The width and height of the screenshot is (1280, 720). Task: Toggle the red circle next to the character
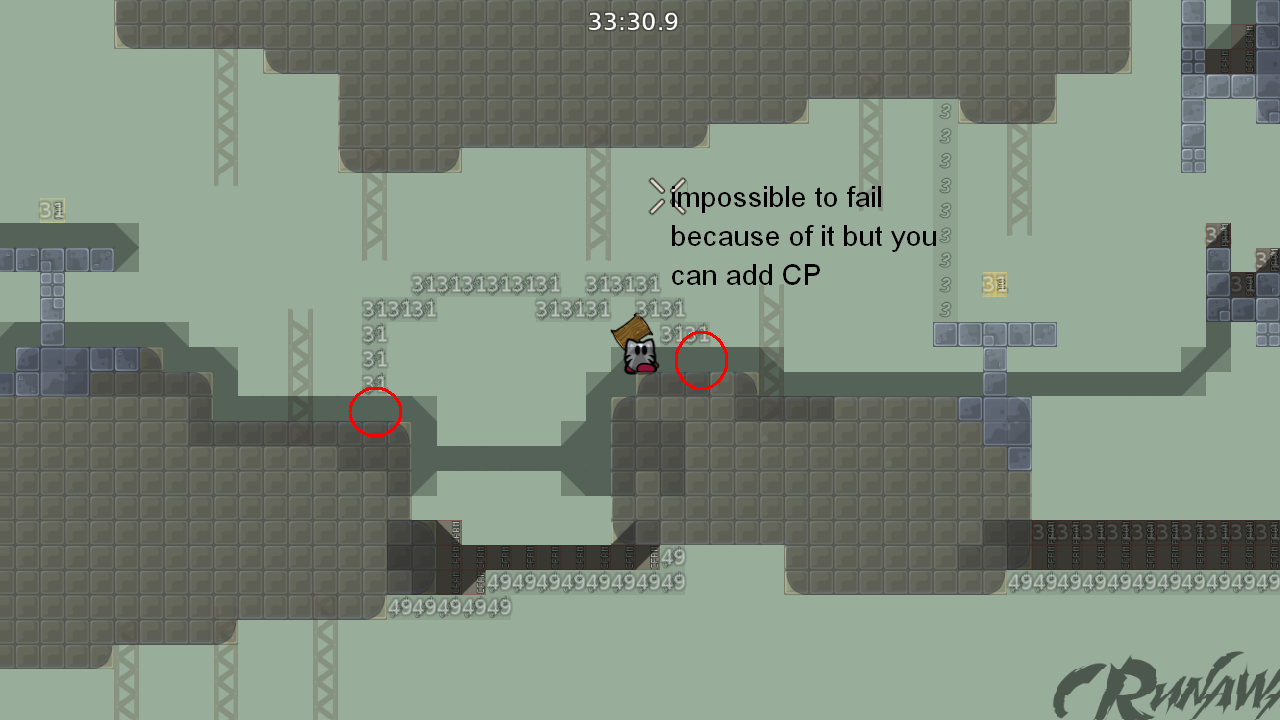(x=701, y=361)
